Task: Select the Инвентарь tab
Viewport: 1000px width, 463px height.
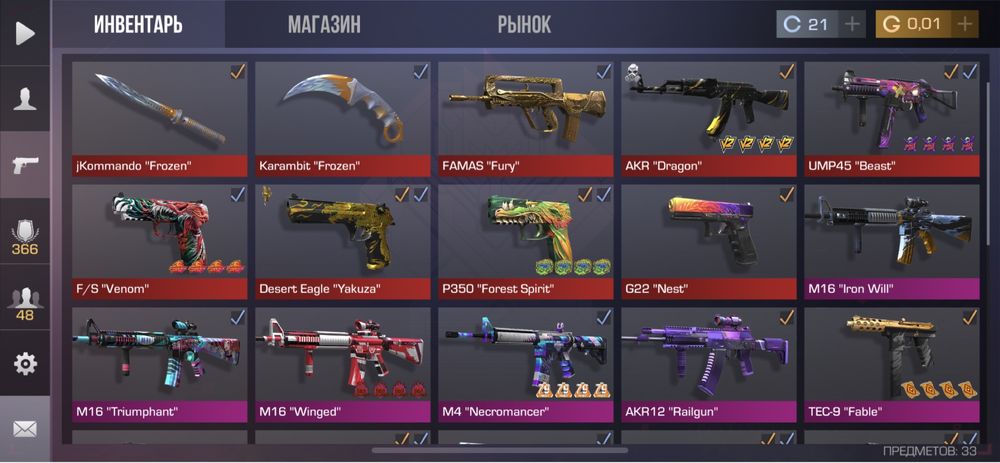Action: (138, 24)
